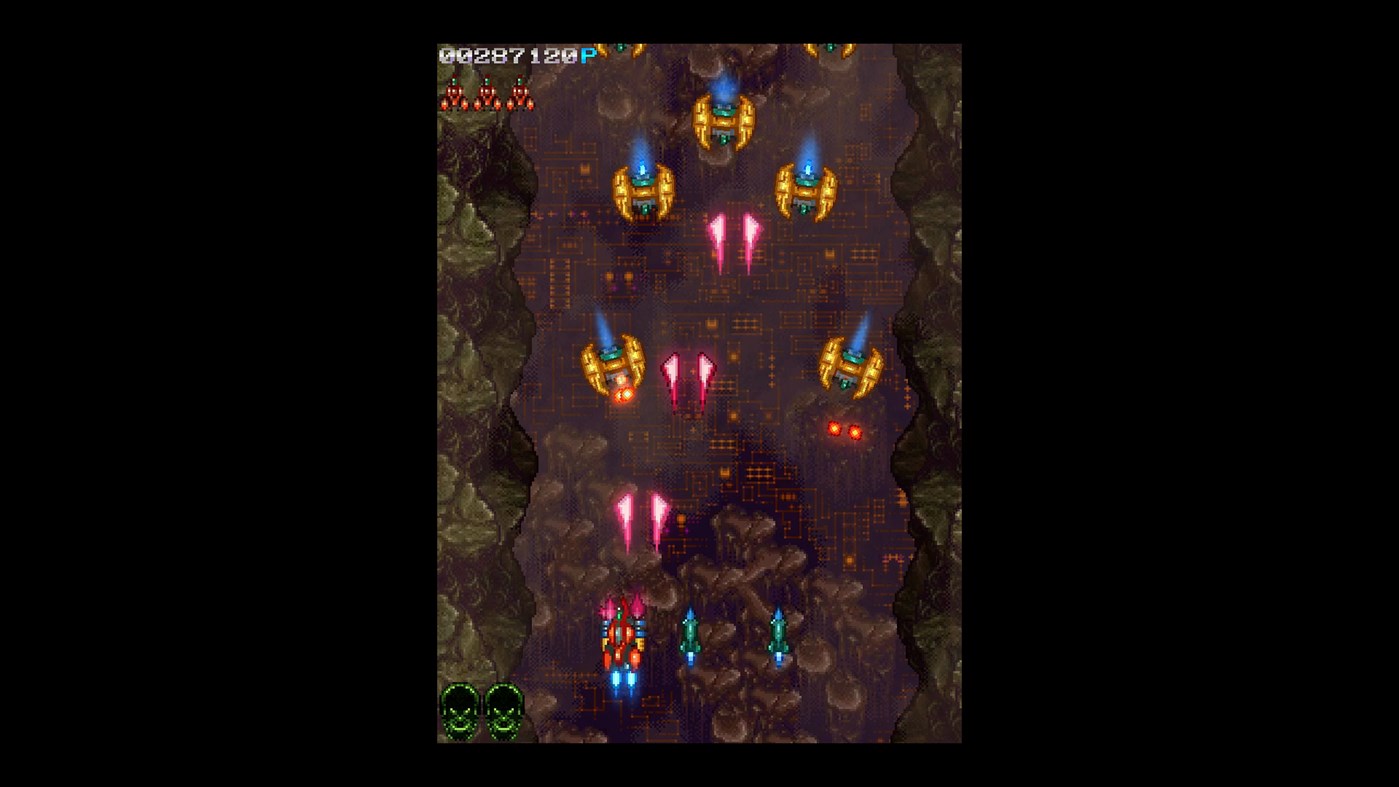Click the lone pink projectile pair lower left
The image size is (1399, 787).
(x=642, y=517)
